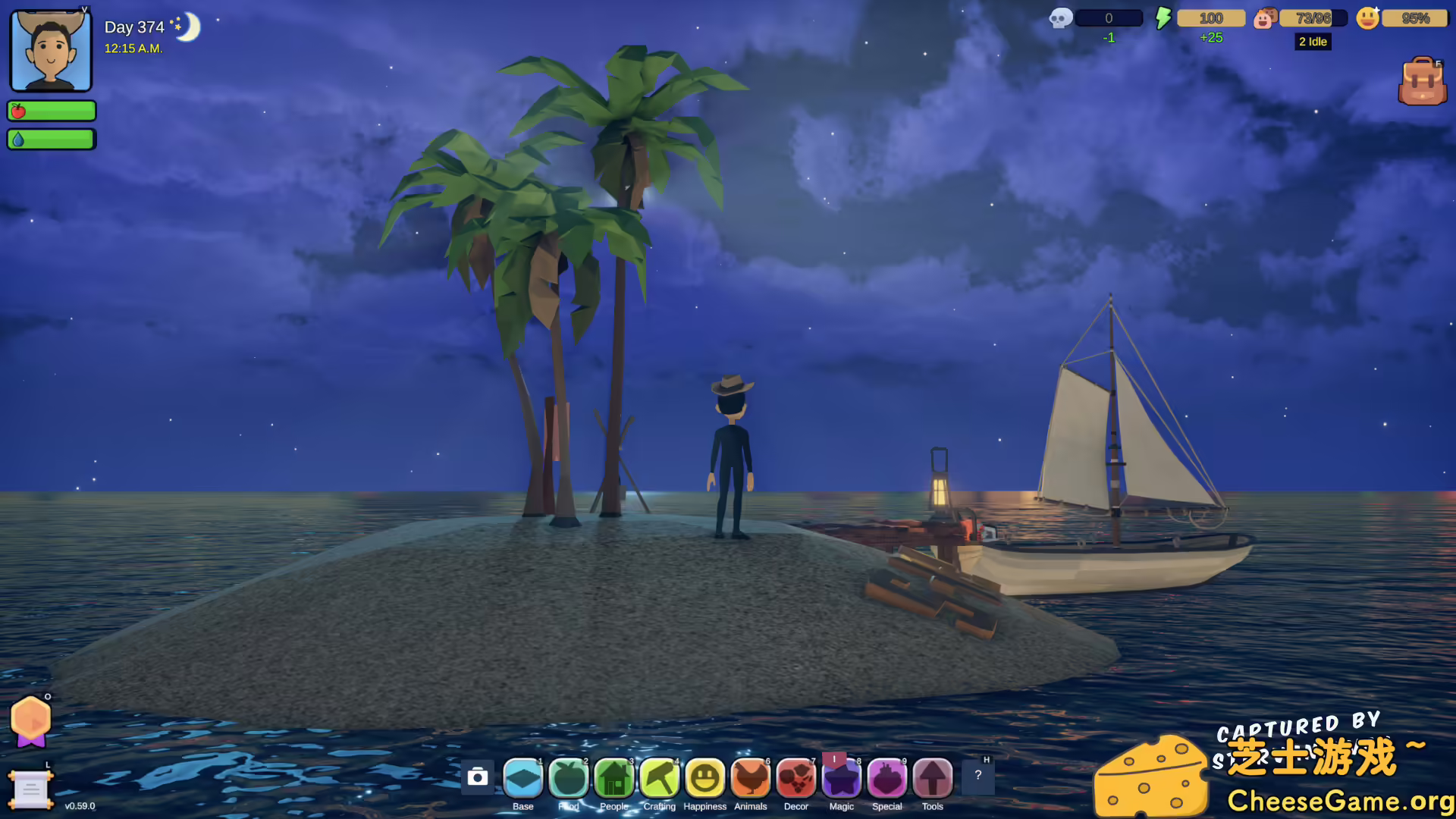The height and width of the screenshot is (819, 1456).
Task: Open the Decor category
Action: click(x=795, y=777)
